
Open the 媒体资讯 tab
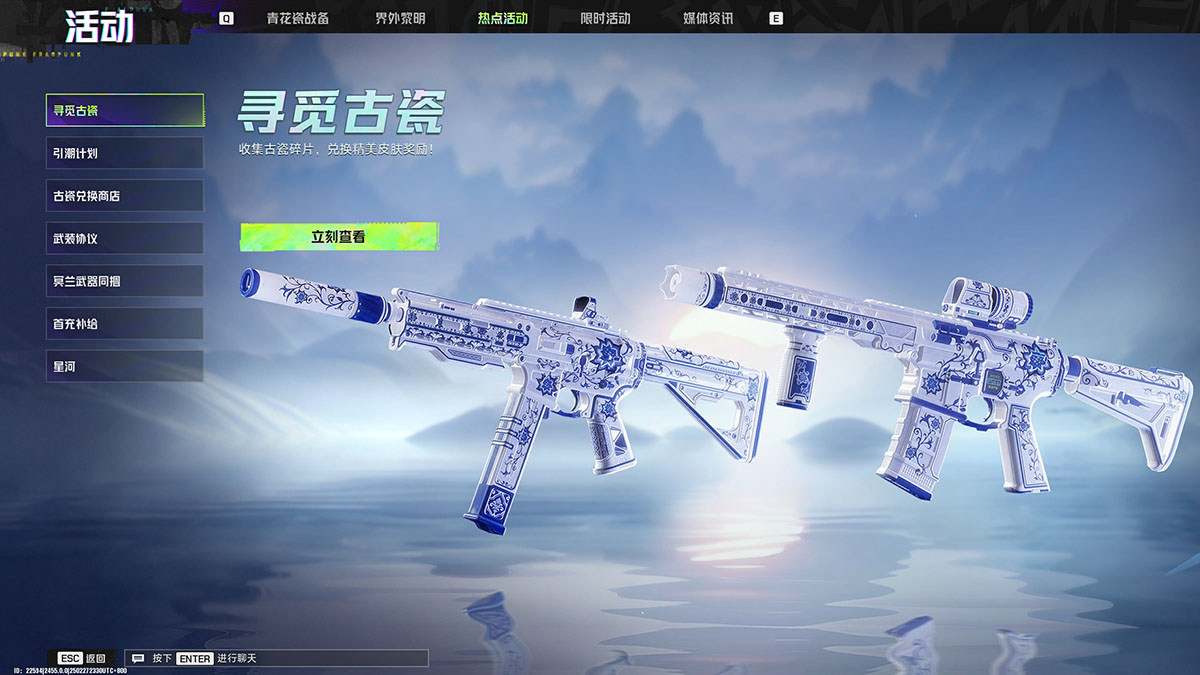pos(708,18)
